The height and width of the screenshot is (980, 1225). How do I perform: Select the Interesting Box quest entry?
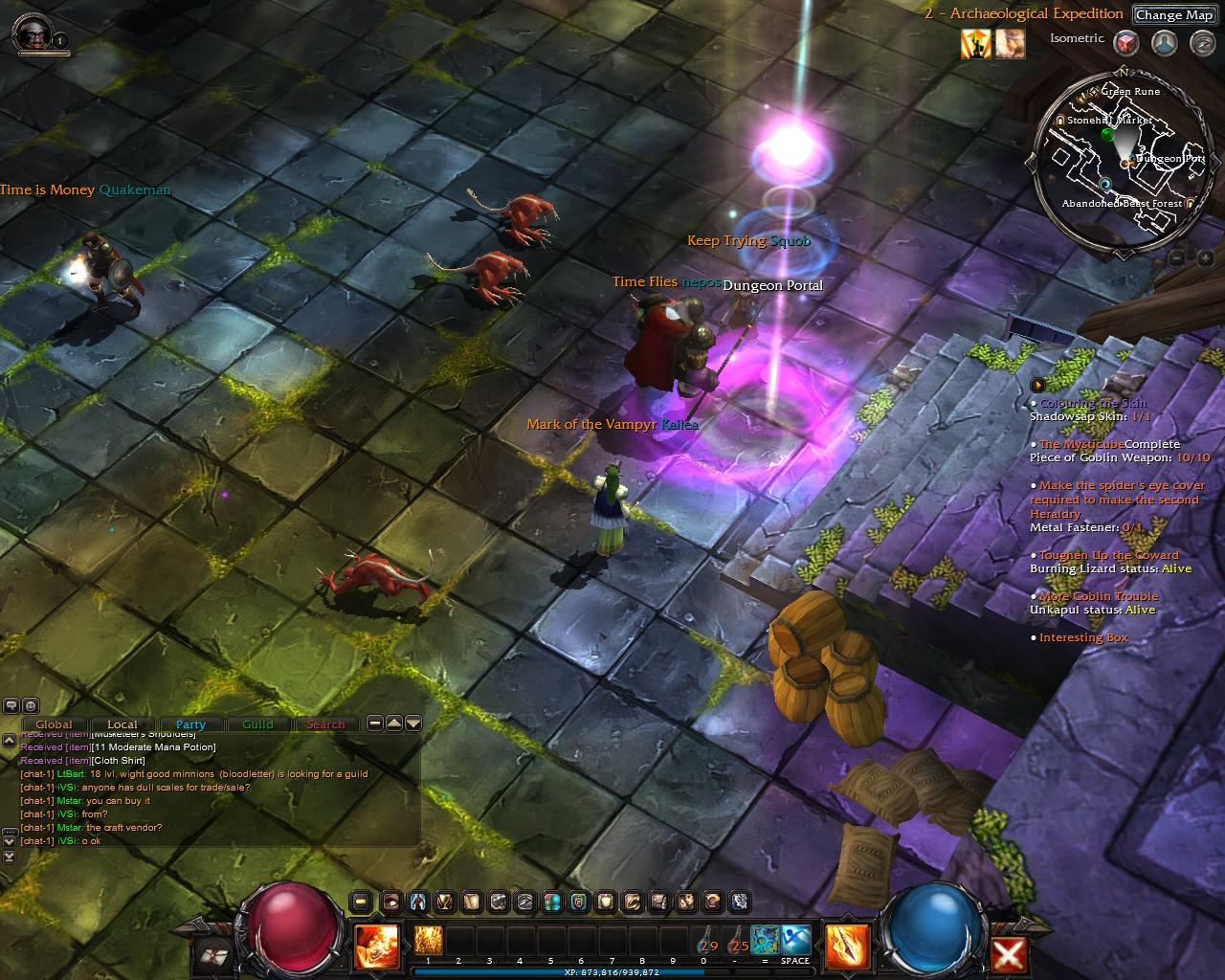coord(1083,637)
